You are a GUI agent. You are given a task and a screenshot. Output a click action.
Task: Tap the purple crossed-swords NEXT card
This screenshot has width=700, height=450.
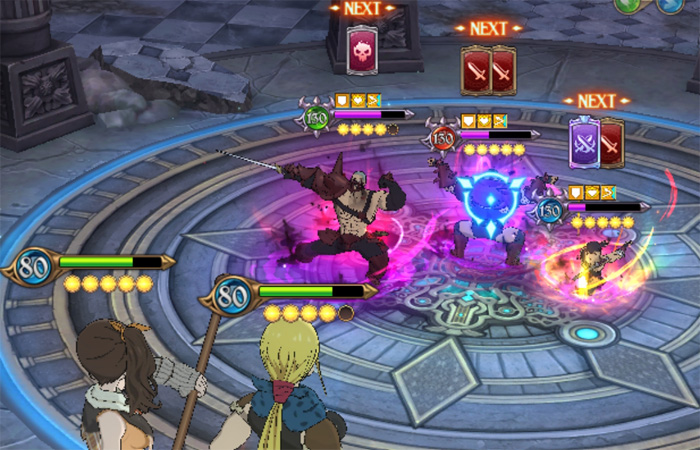pos(584,142)
